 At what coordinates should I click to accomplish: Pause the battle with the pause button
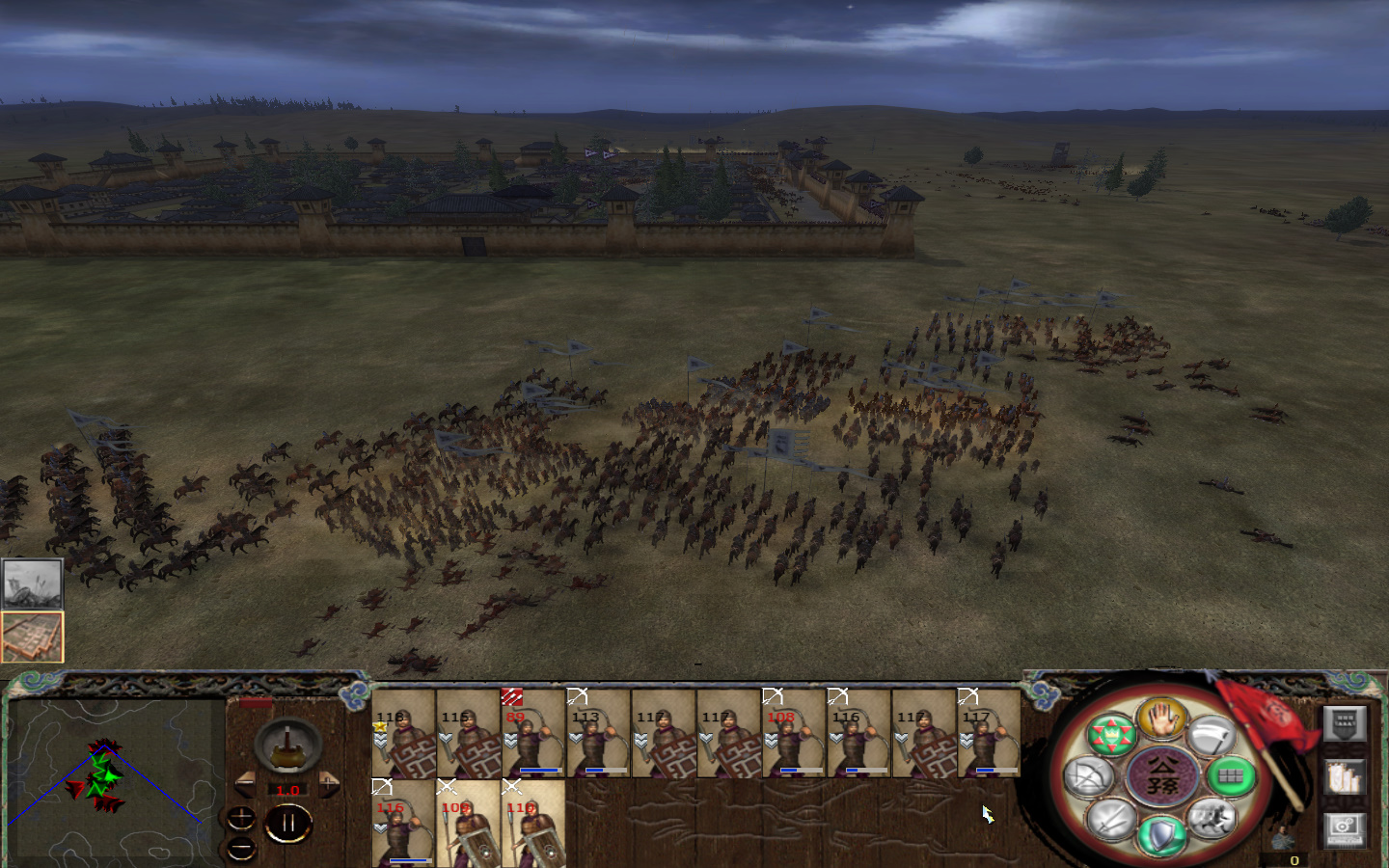(x=288, y=821)
